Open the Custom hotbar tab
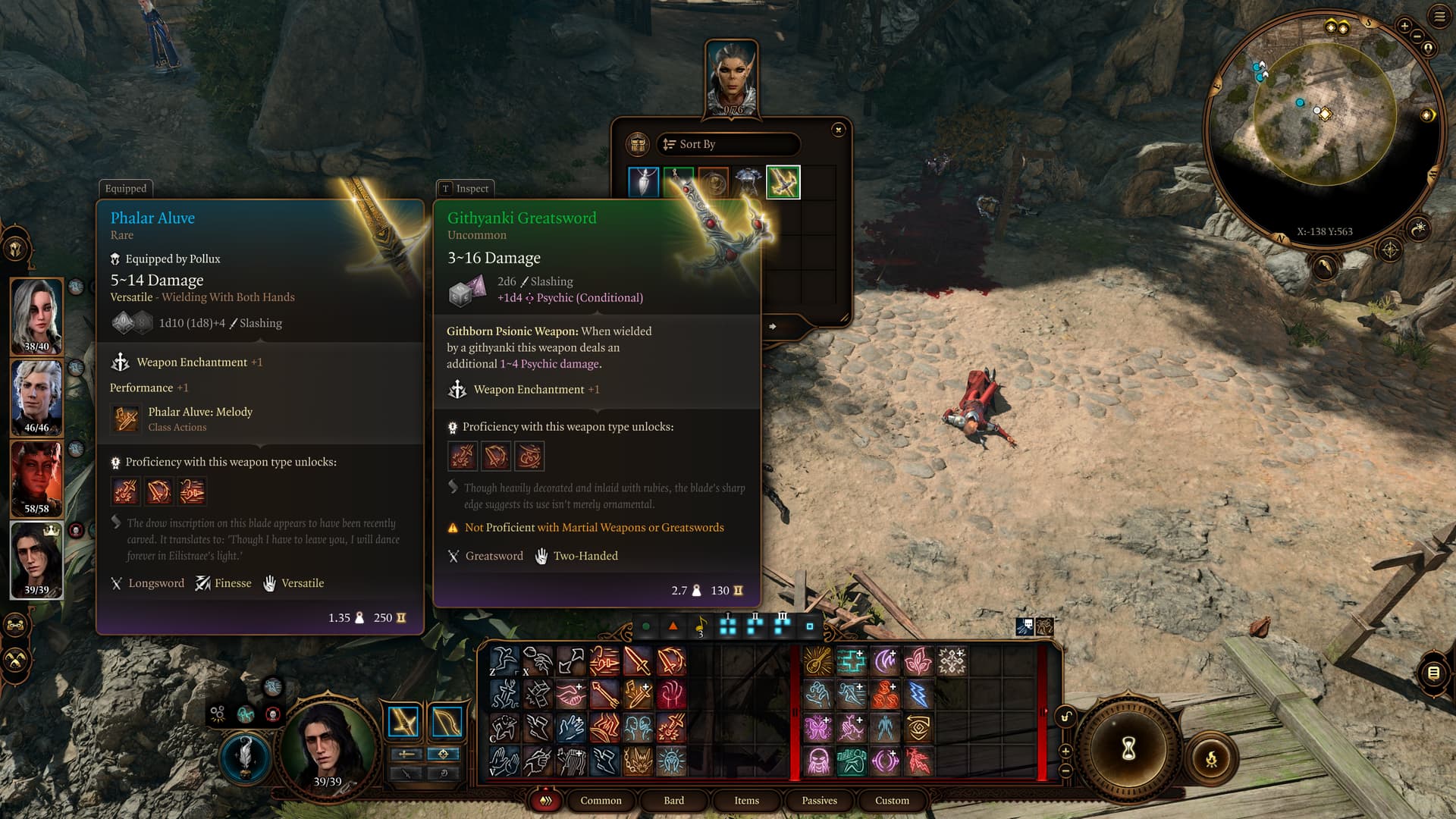This screenshot has height=819, width=1456. [892, 800]
